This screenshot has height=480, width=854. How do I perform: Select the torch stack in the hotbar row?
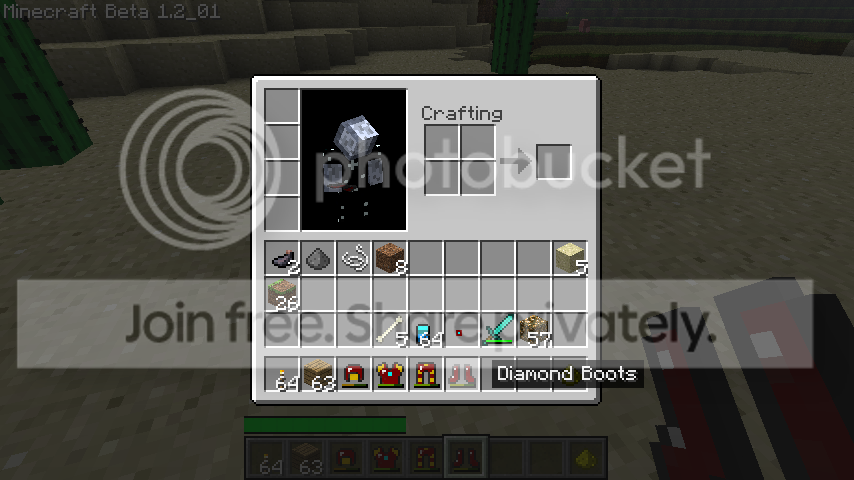click(x=283, y=375)
